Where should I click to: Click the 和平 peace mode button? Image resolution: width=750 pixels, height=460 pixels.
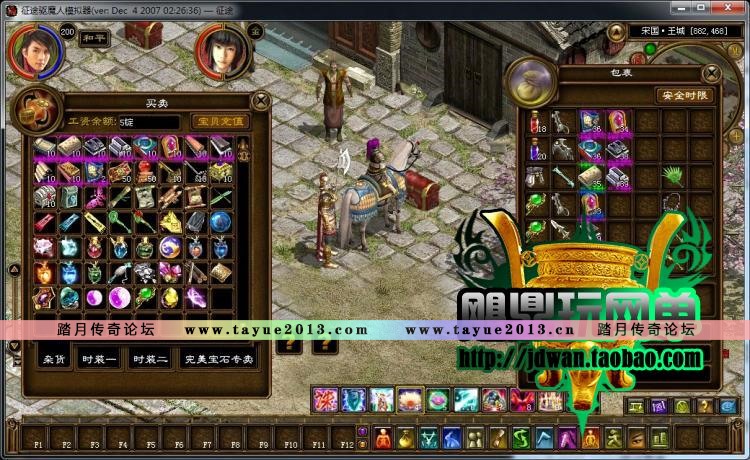point(94,41)
